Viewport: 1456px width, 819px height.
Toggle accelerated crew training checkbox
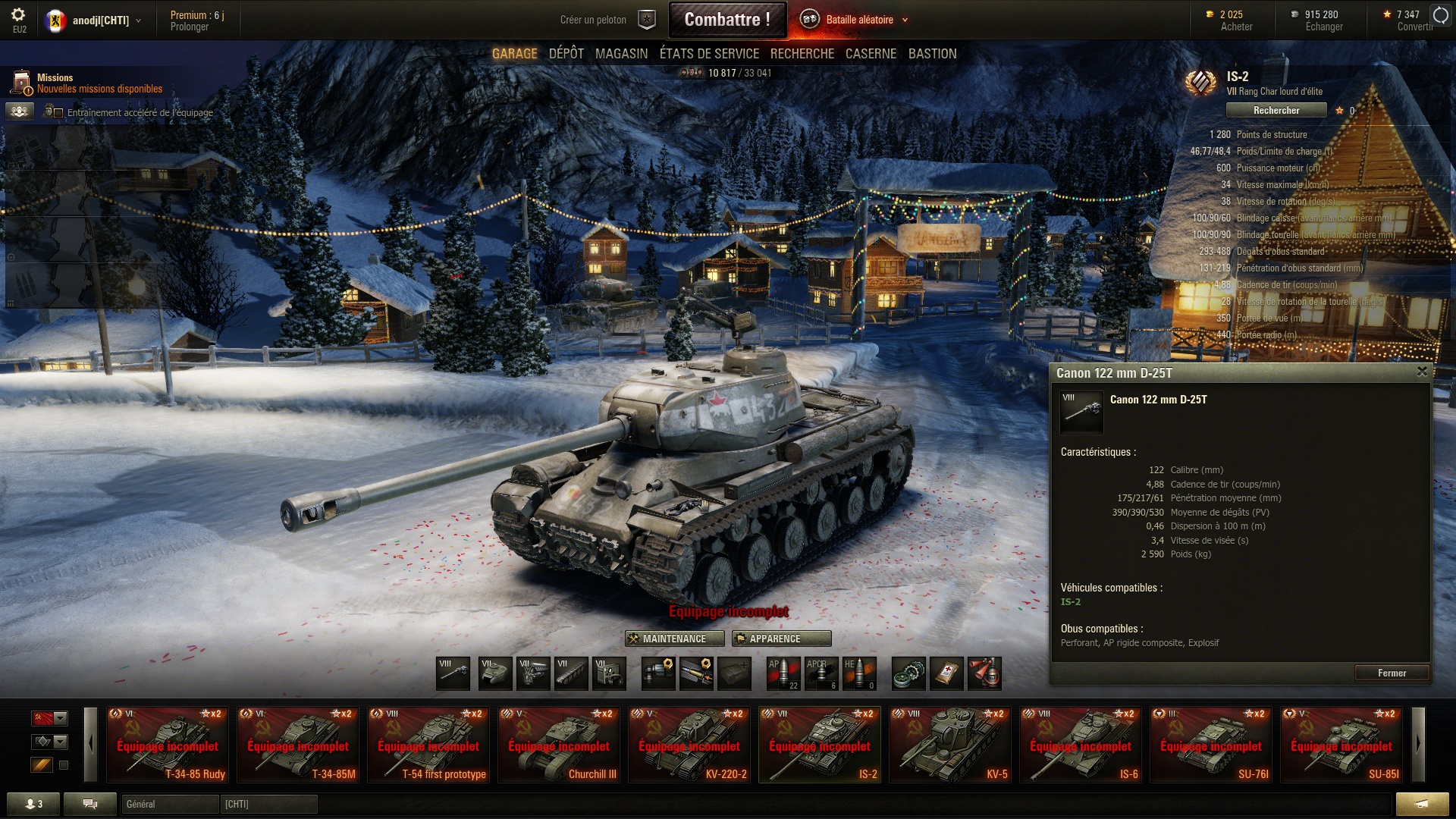[x=58, y=113]
